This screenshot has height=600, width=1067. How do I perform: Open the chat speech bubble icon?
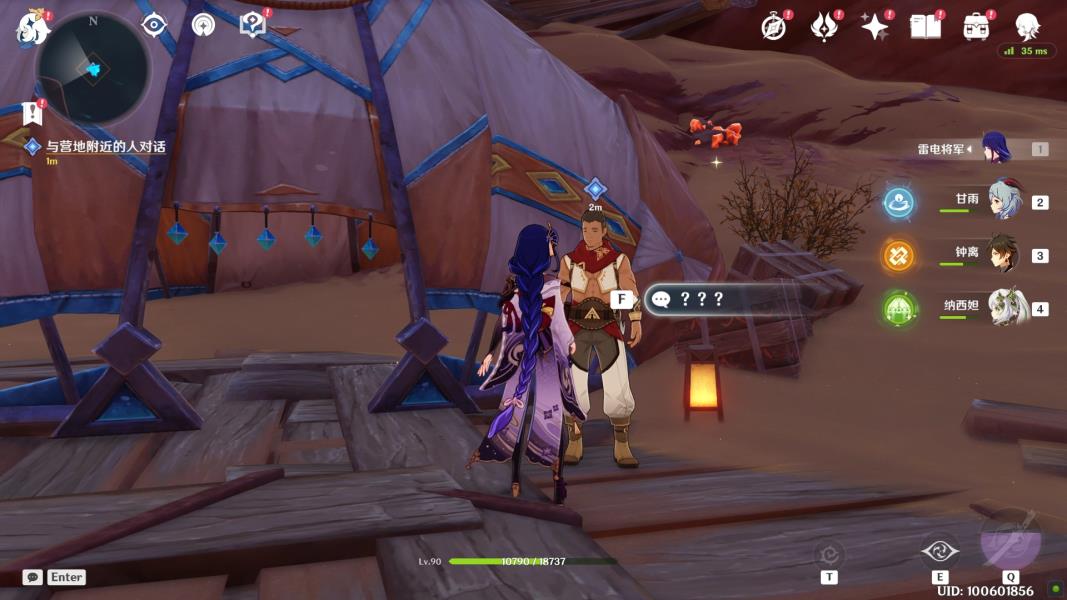pyautogui.click(x=32, y=577)
